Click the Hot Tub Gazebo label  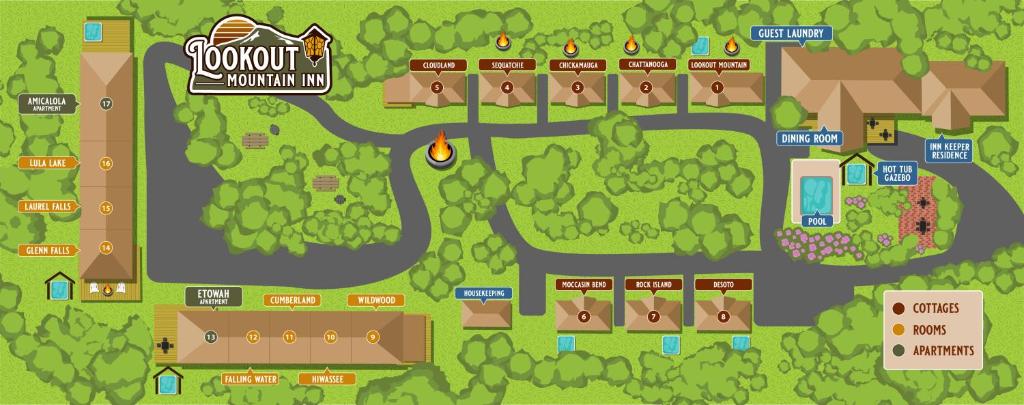[x=894, y=172]
